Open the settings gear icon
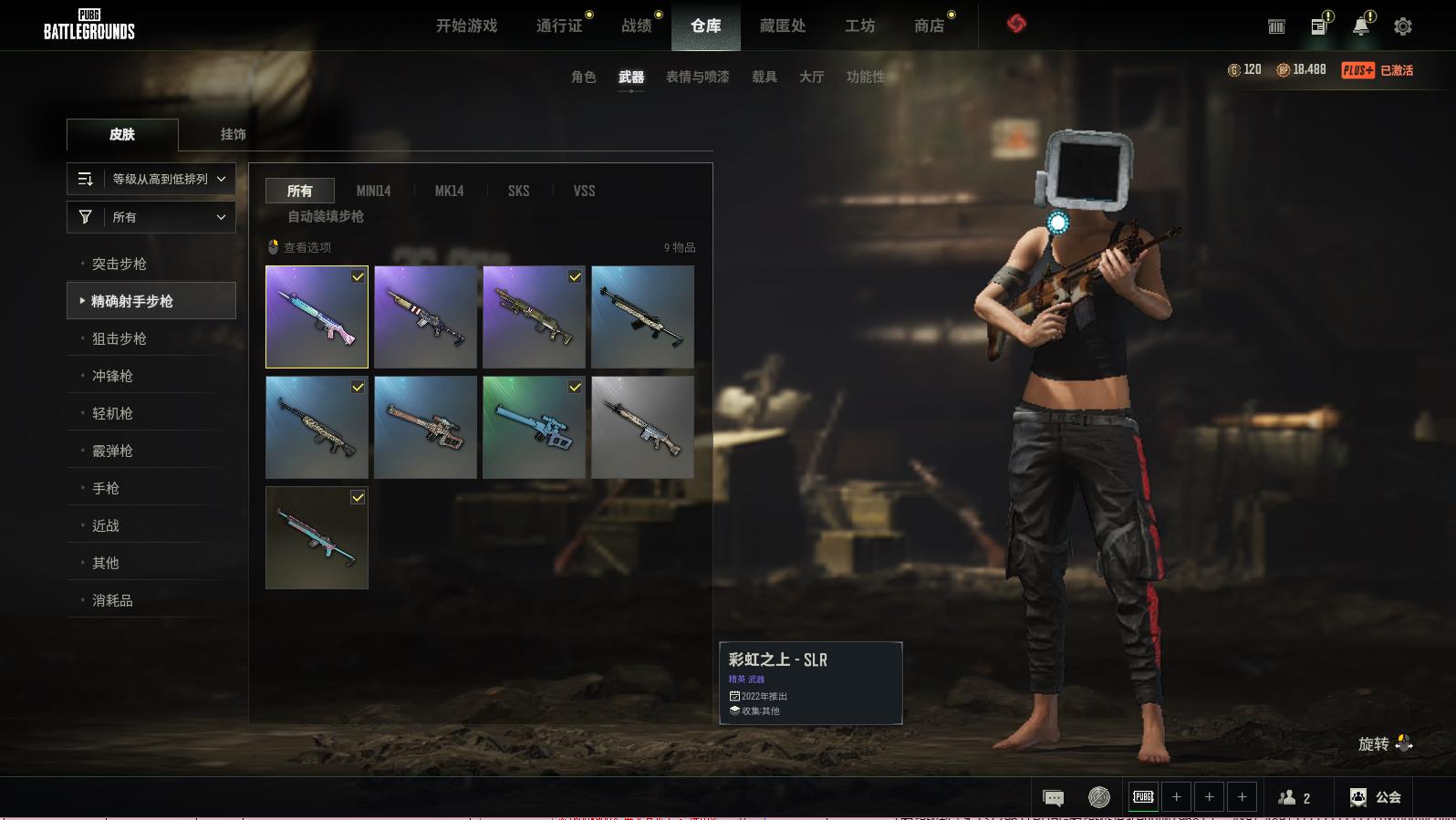The width and height of the screenshot is (1456, 820). coord(1403,26)
